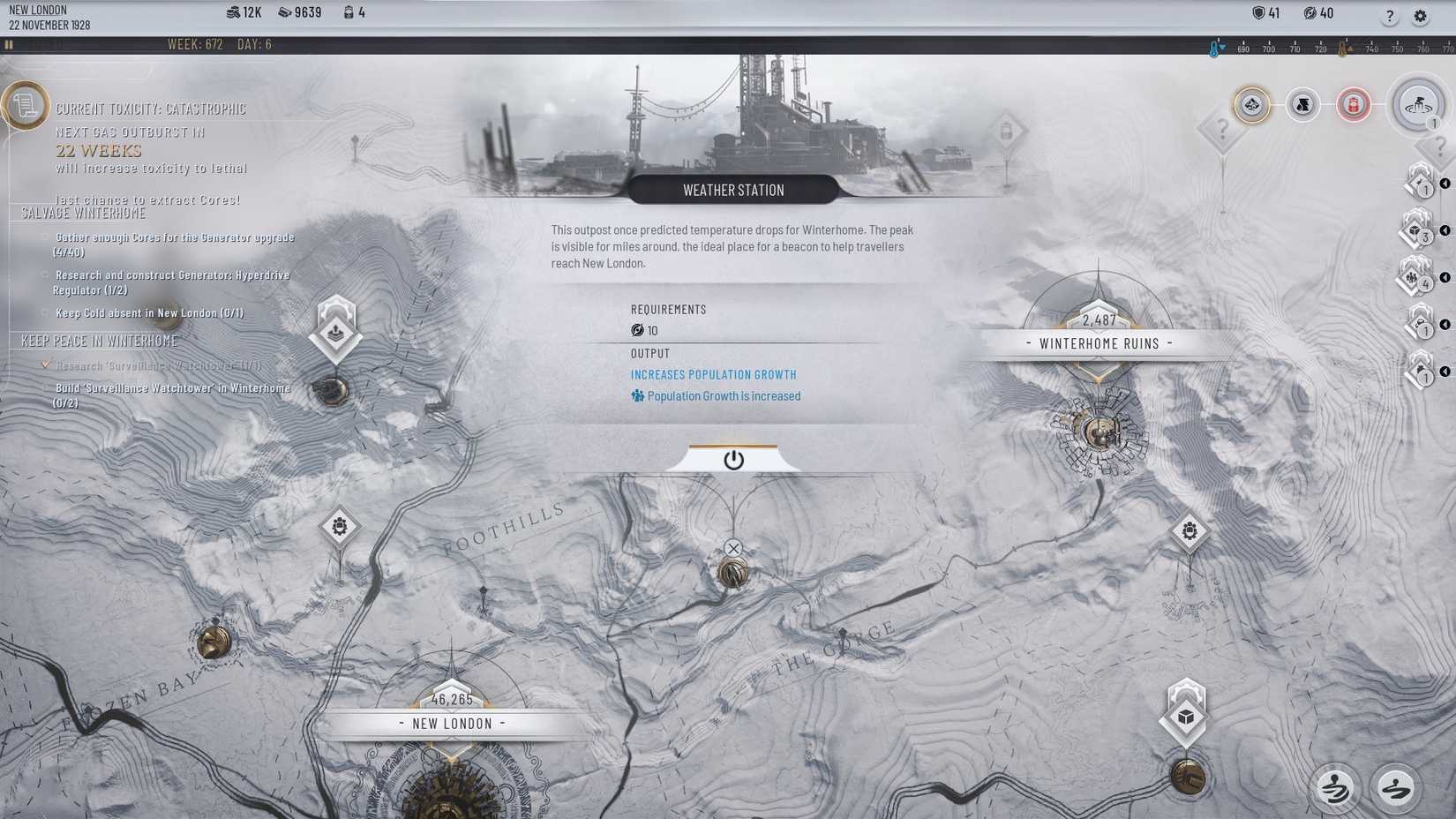Expand the topmost team badge chevron on right edge
1456x819 pixels.
[1445, 184]
